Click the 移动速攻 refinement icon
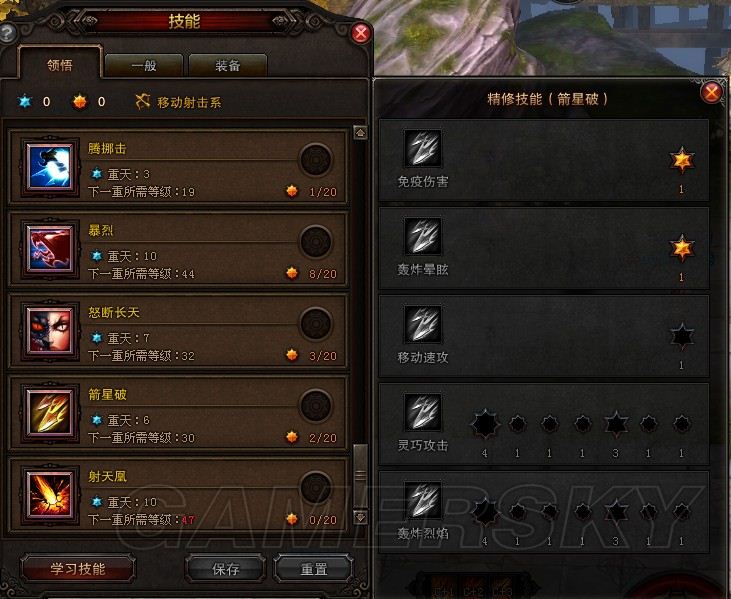 [x=422, y=324]
